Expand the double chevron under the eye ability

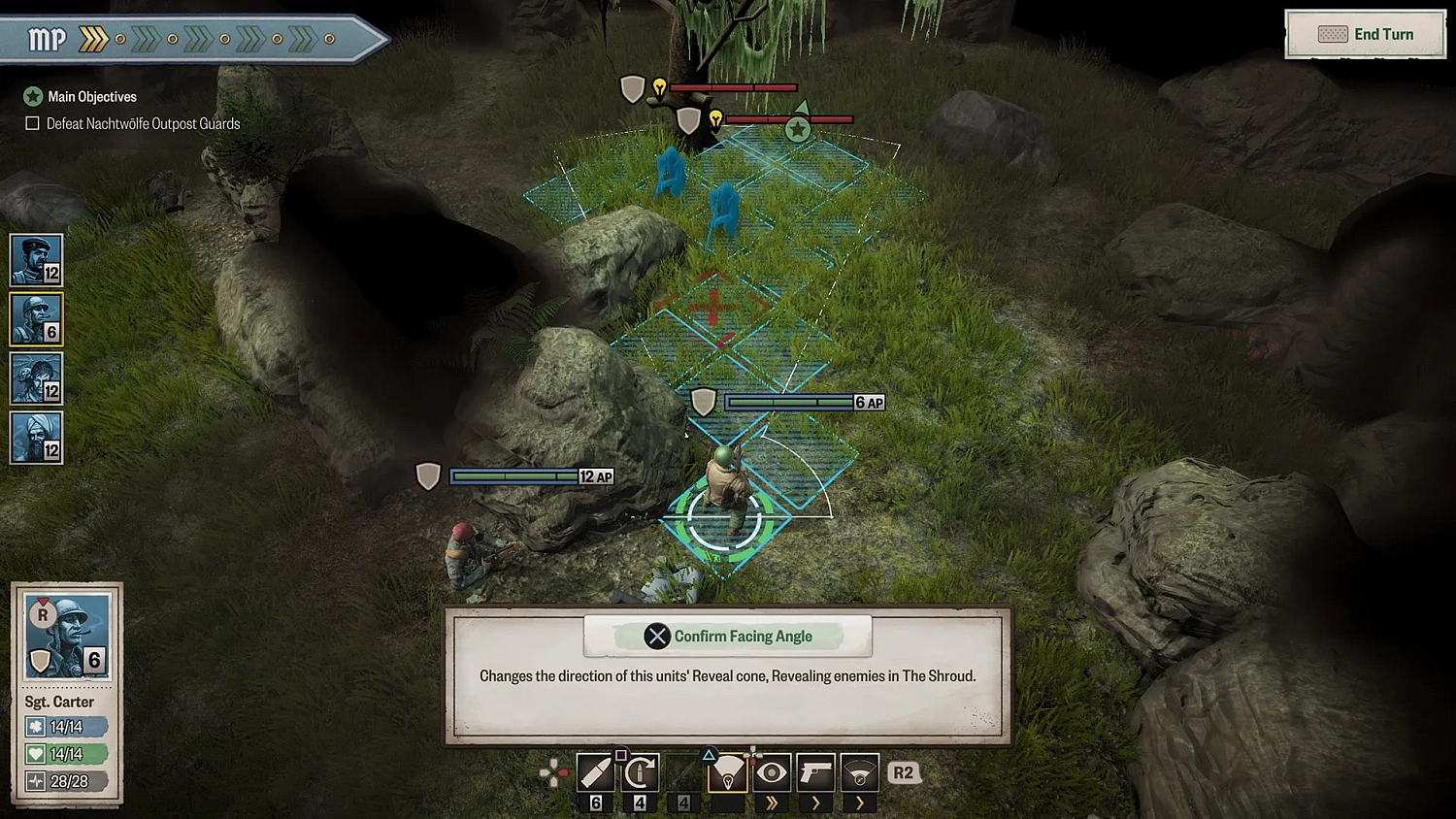click(772, 803)
